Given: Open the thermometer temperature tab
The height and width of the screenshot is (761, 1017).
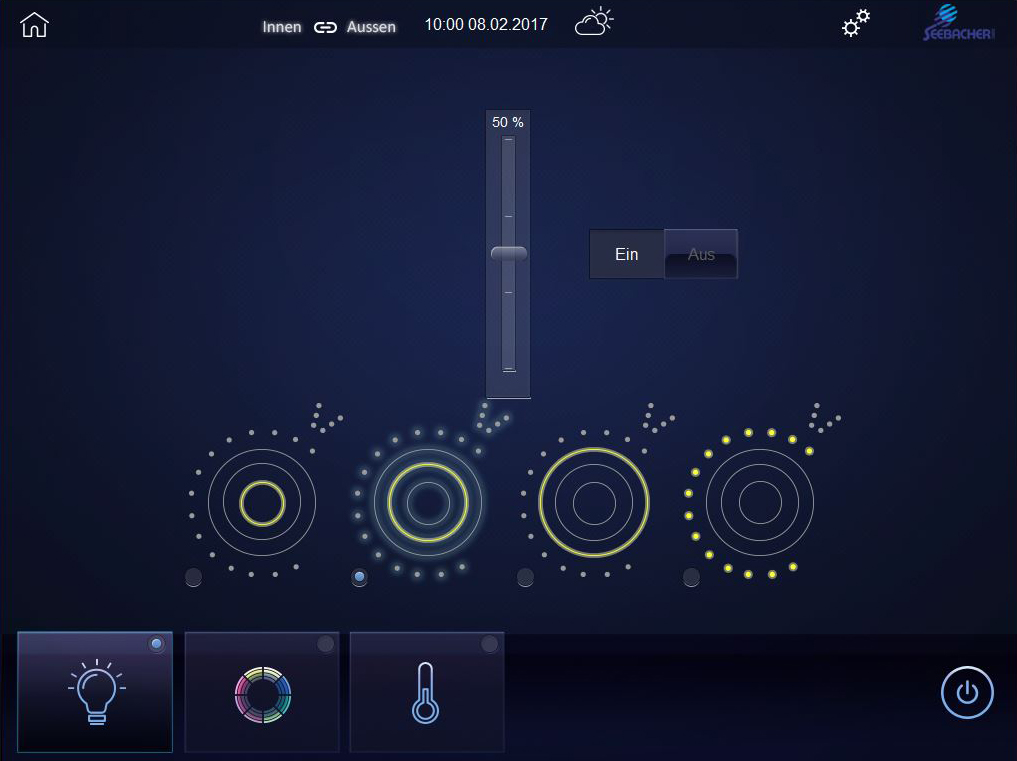Looking at the screenshot, I should click(x=426, y=692).
